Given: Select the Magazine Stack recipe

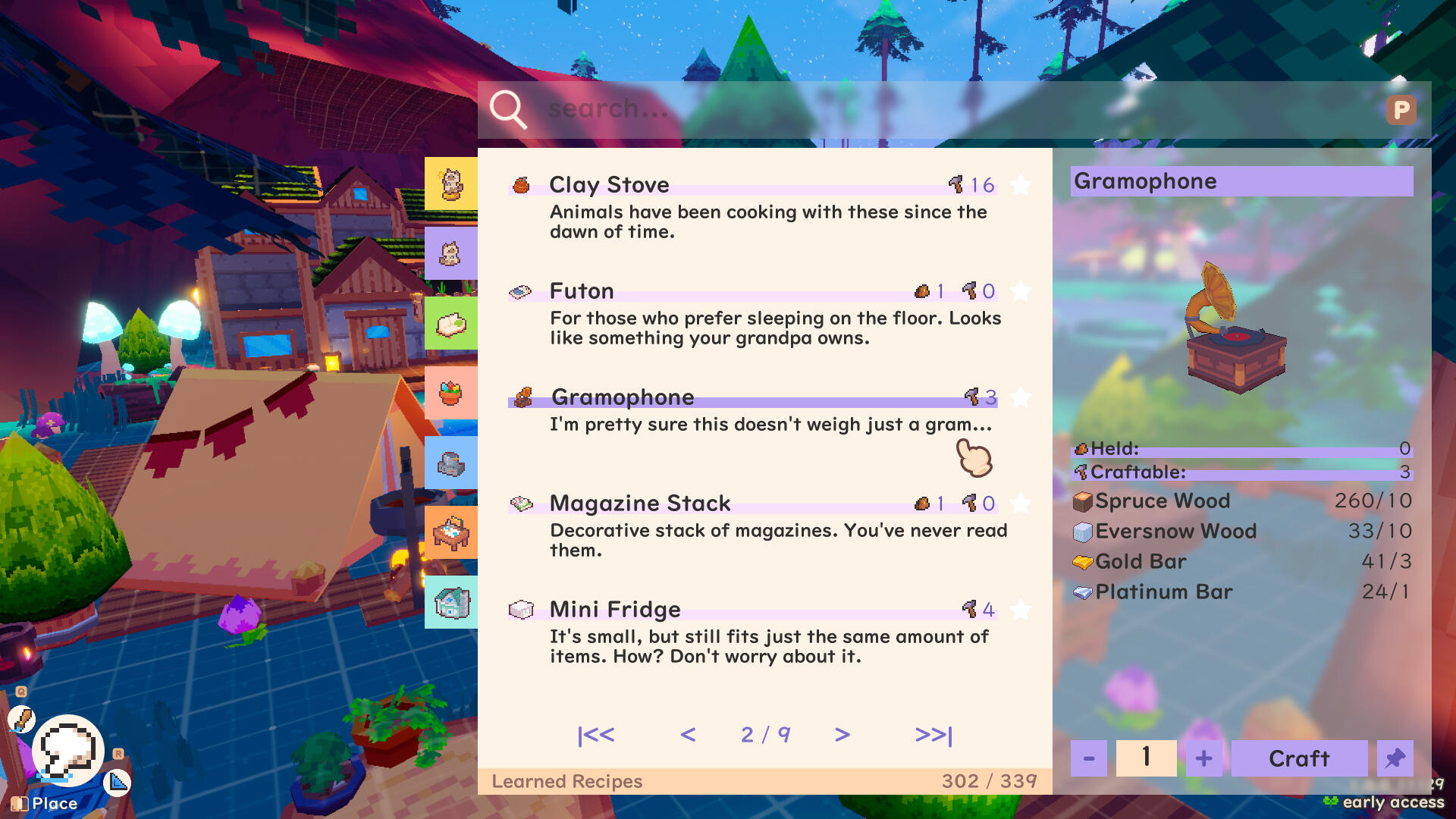Looking at the screenshot, I should [x=758, y=525].
